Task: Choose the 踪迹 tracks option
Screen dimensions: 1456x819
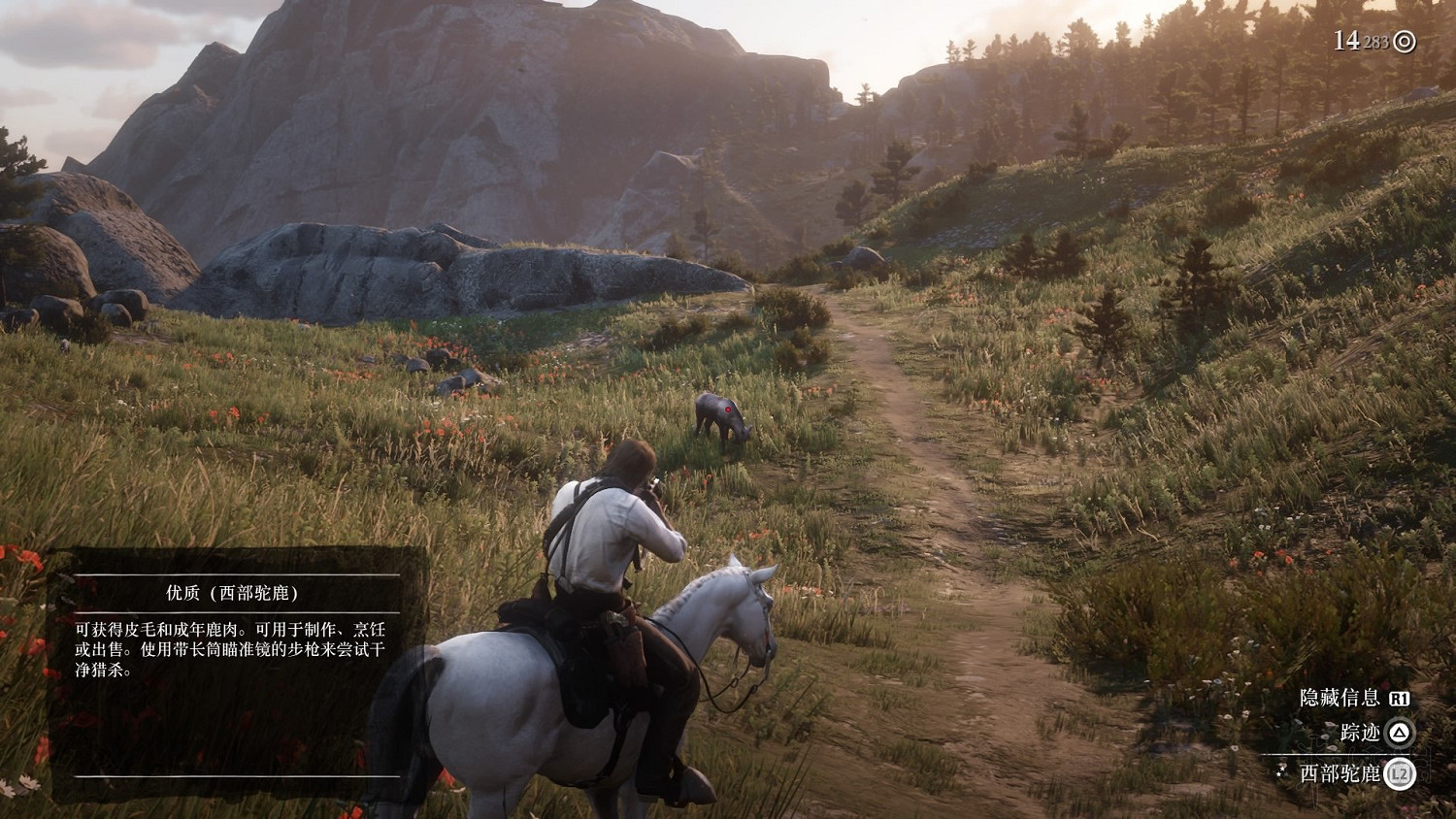Action: 1360,733
